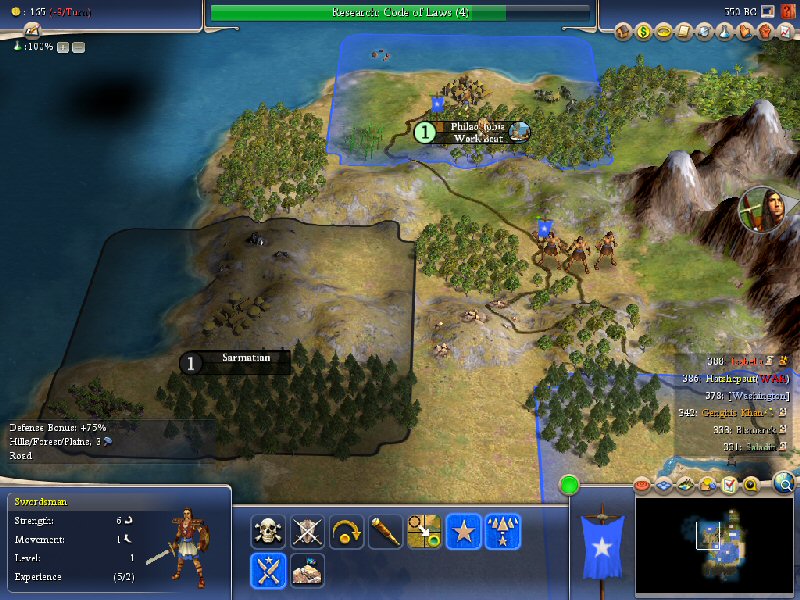Click the green end-turn button
This screenshot has height=600, width=800.
point(570,487)
